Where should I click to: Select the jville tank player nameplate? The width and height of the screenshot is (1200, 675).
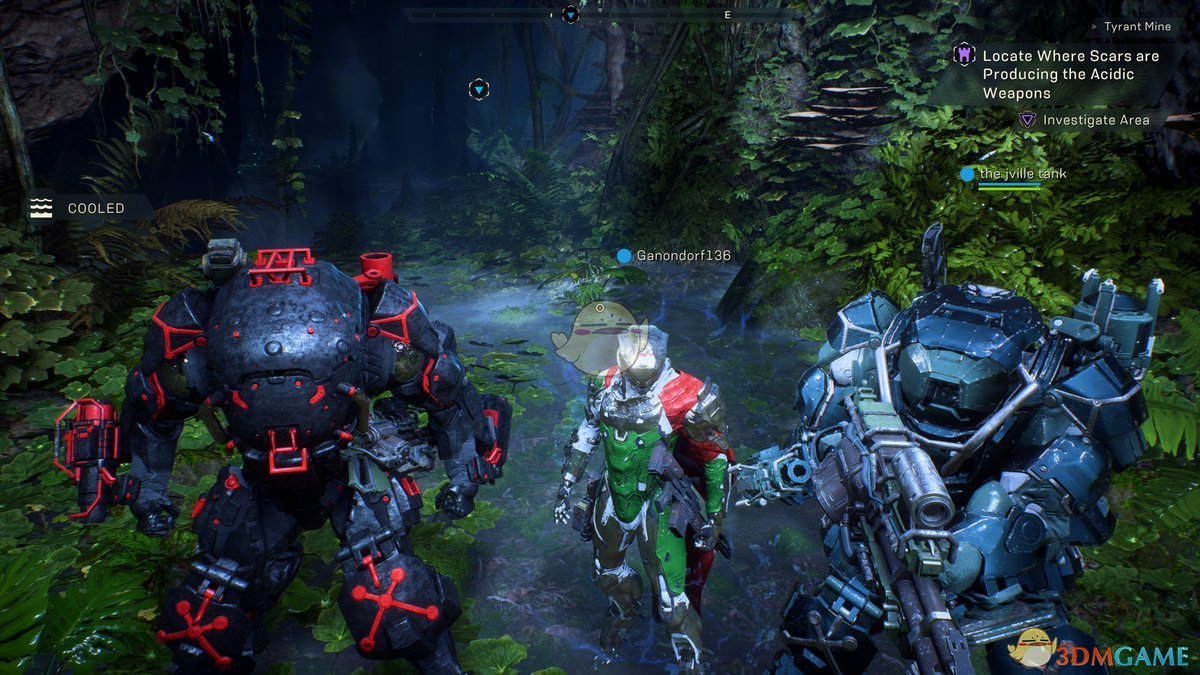[1022, 174]
